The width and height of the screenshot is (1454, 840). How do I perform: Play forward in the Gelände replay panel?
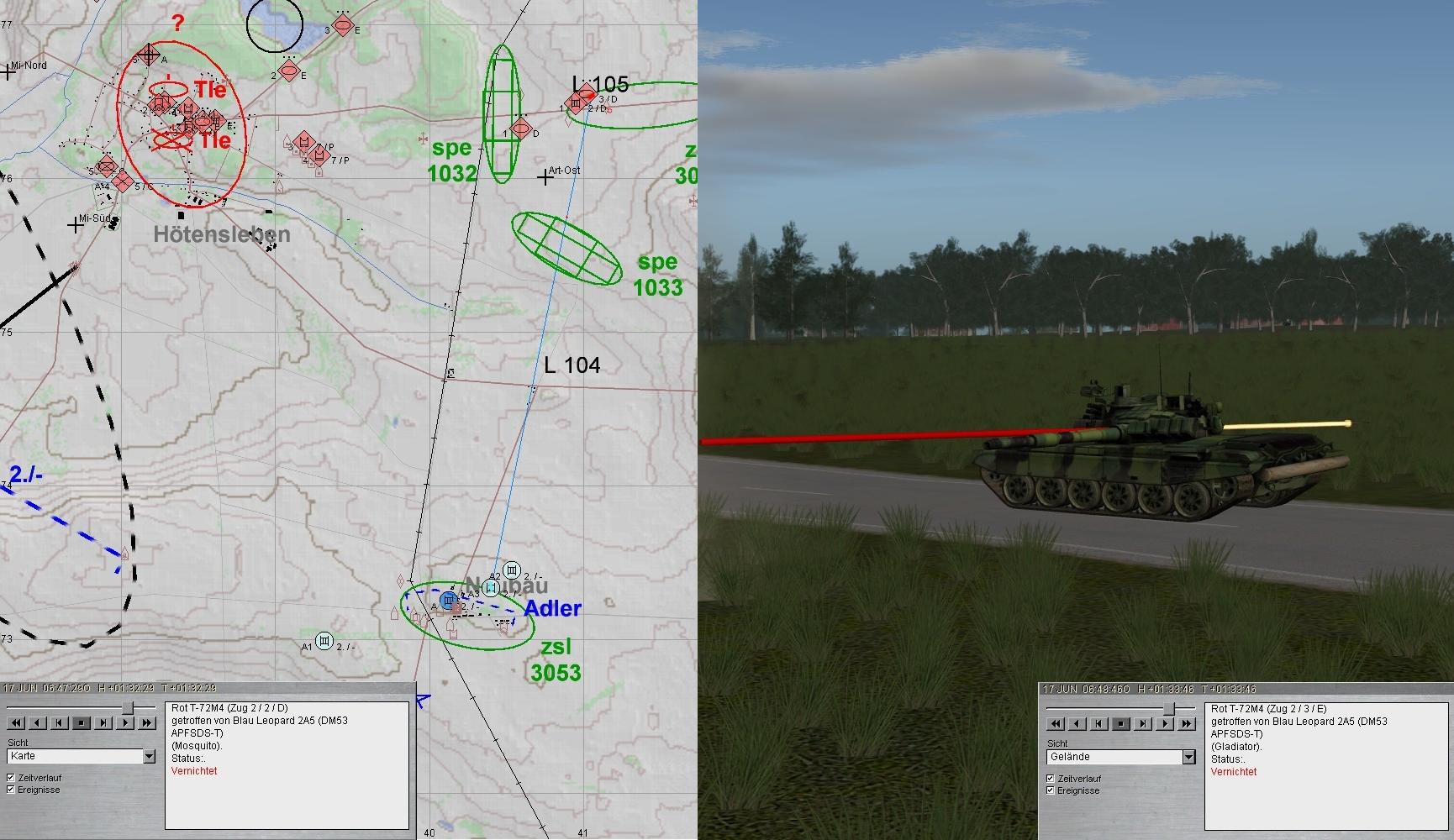[x=1166, y=723]
